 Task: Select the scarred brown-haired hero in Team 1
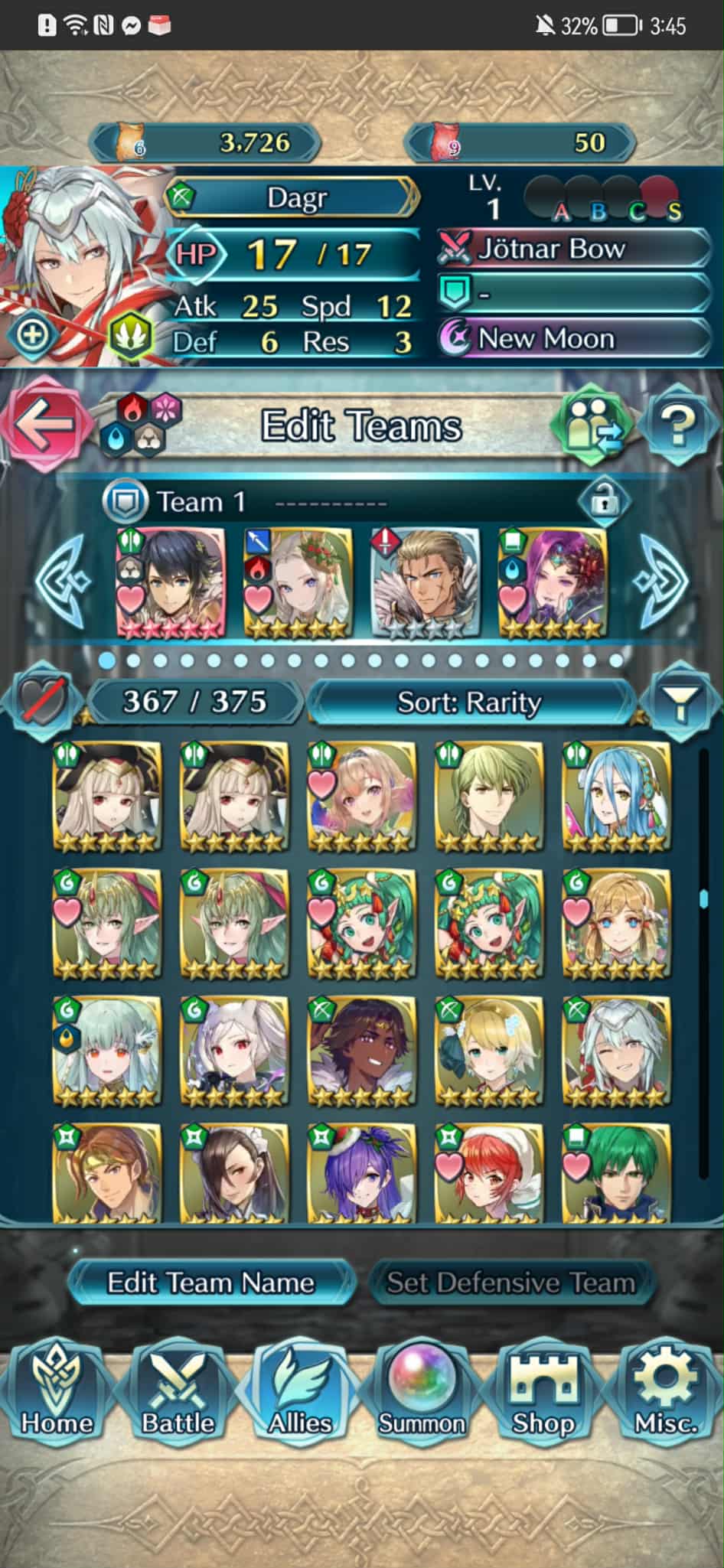coord(426,583)
